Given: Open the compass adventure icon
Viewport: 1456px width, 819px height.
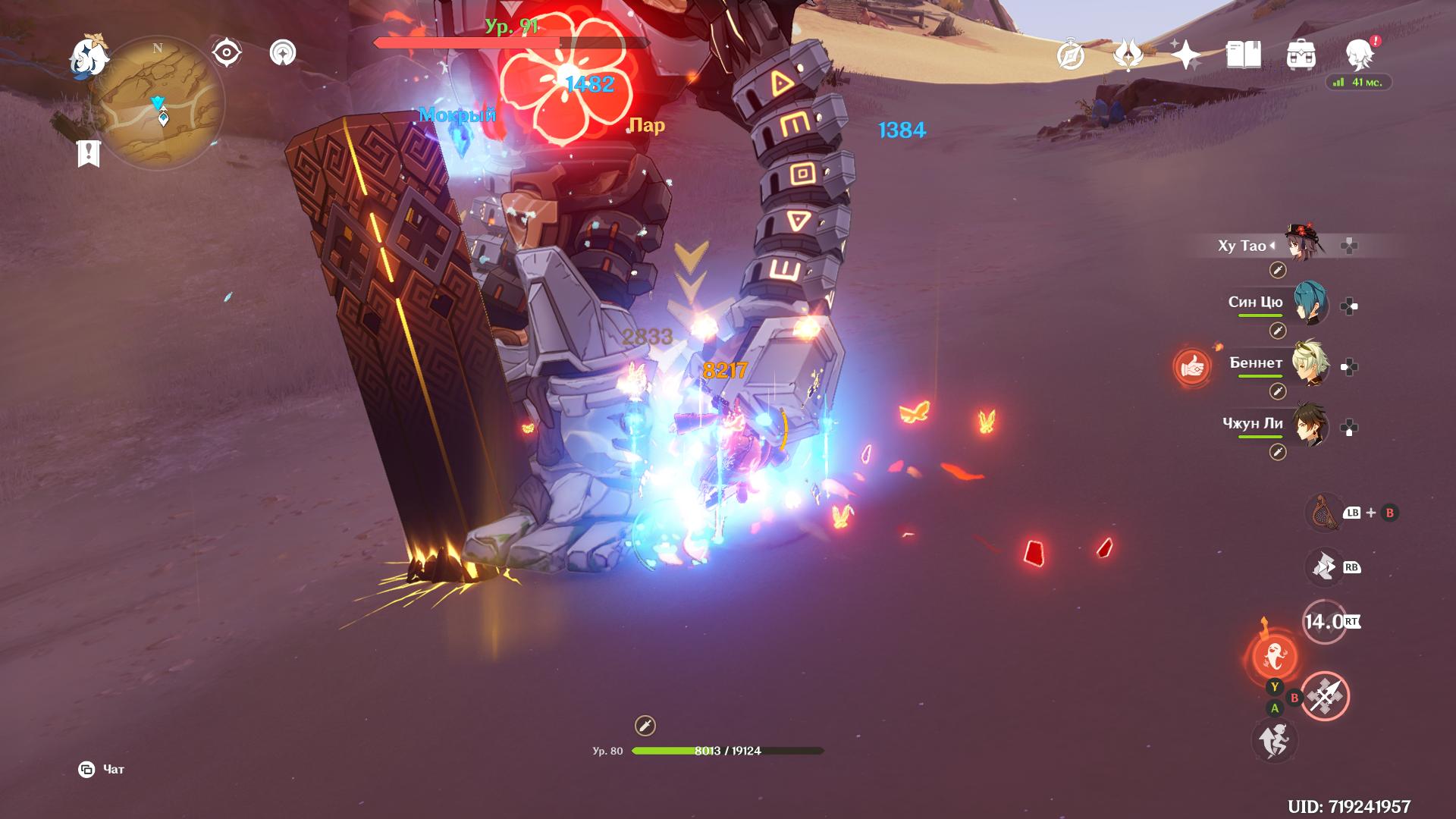Looking at the screenshot, I should click(x=1071, y=55).
